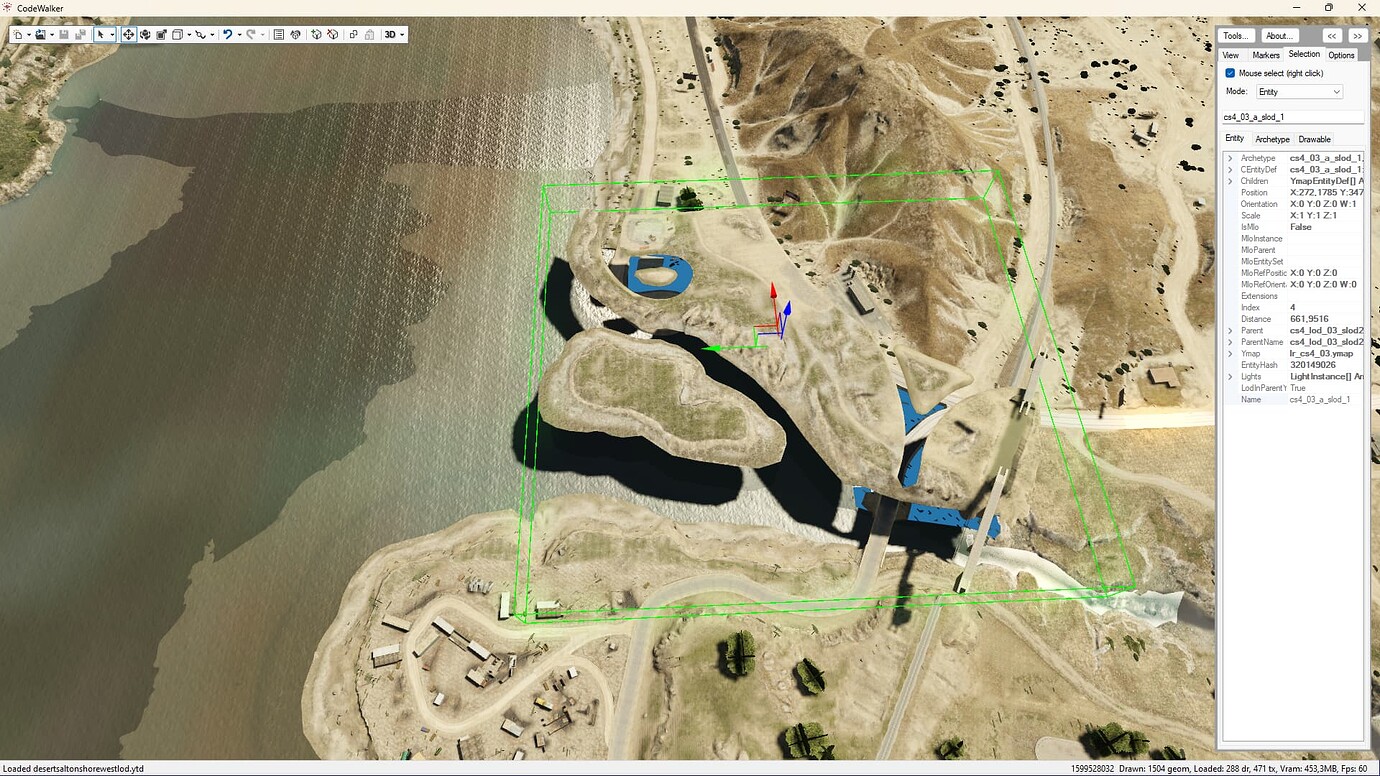Click the About... button
This screenshot has width=1380, height=776.
coord(1280,35)
